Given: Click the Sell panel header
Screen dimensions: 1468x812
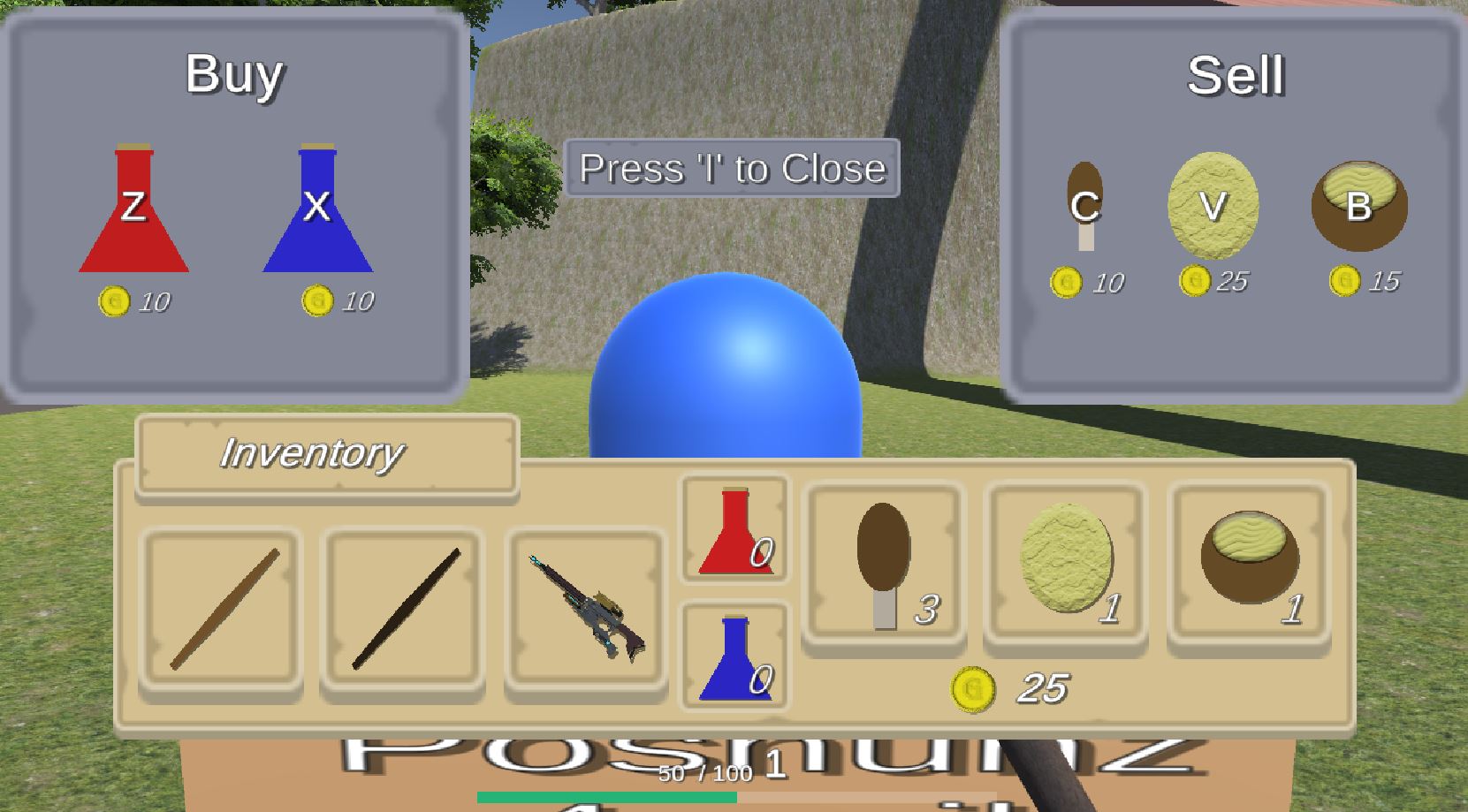Looking at the screenshot, I should click(1236, 76).
